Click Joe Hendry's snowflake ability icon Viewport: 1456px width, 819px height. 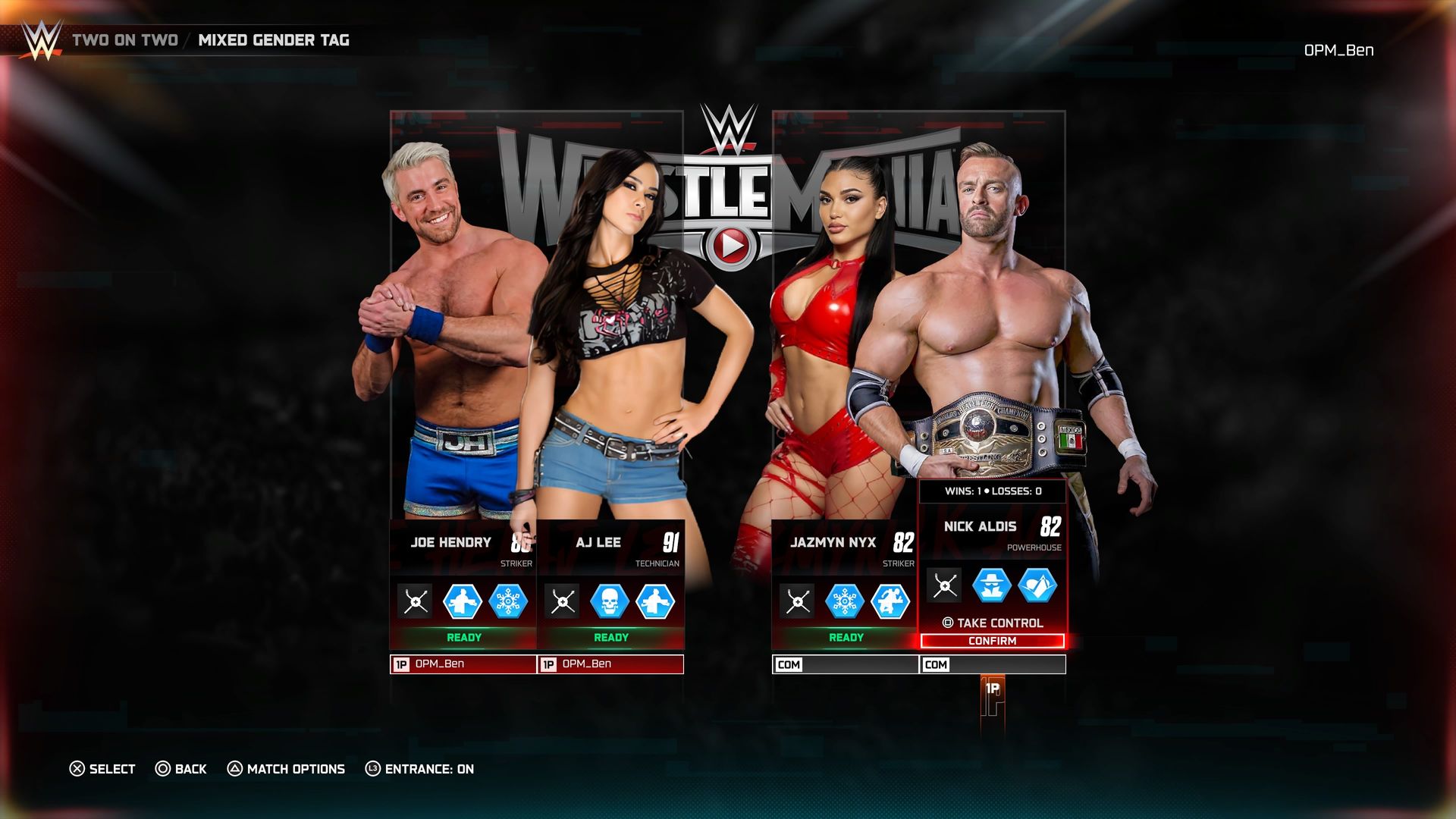[509, 601]
